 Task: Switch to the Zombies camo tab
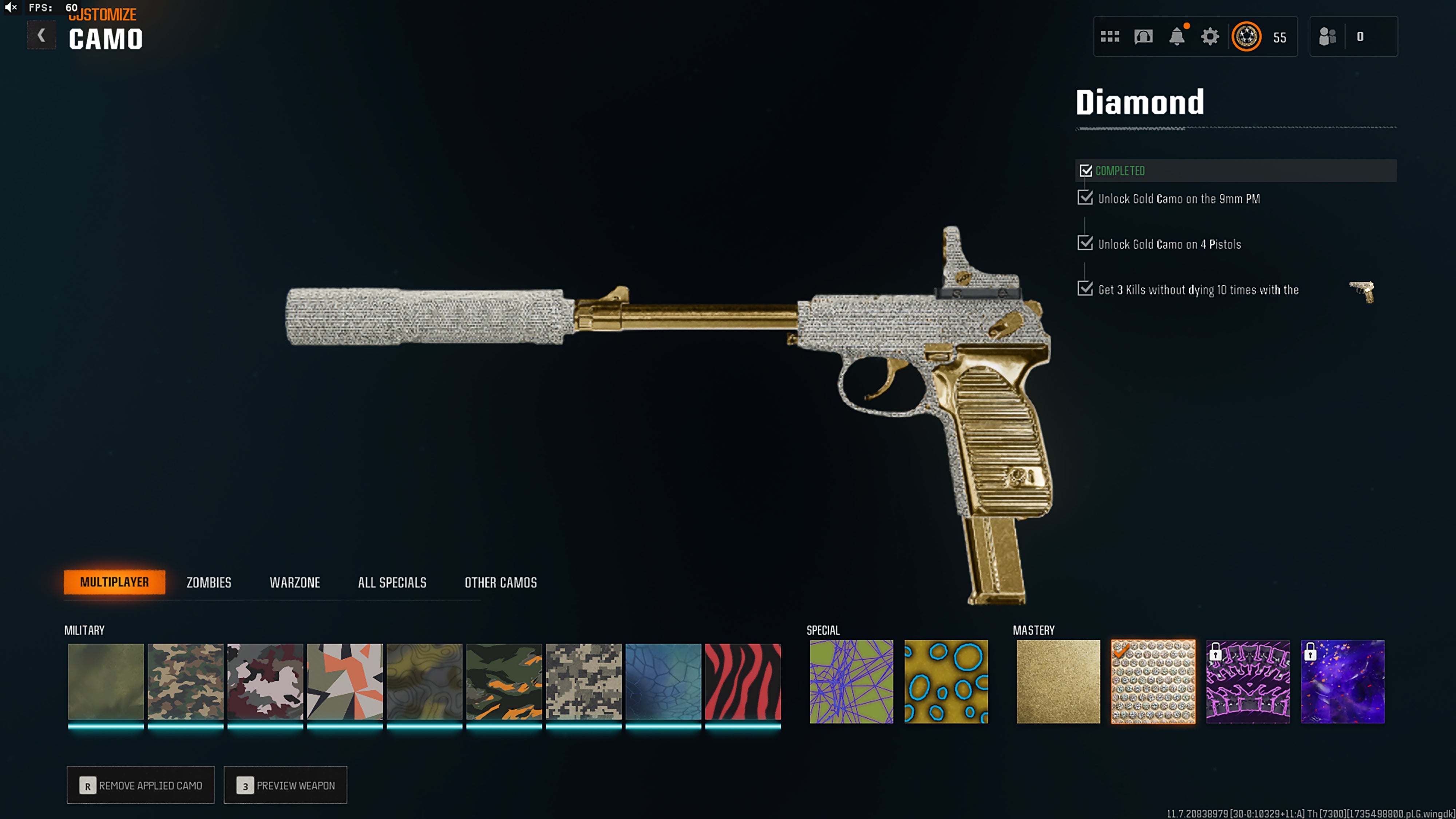coord(209,582)
